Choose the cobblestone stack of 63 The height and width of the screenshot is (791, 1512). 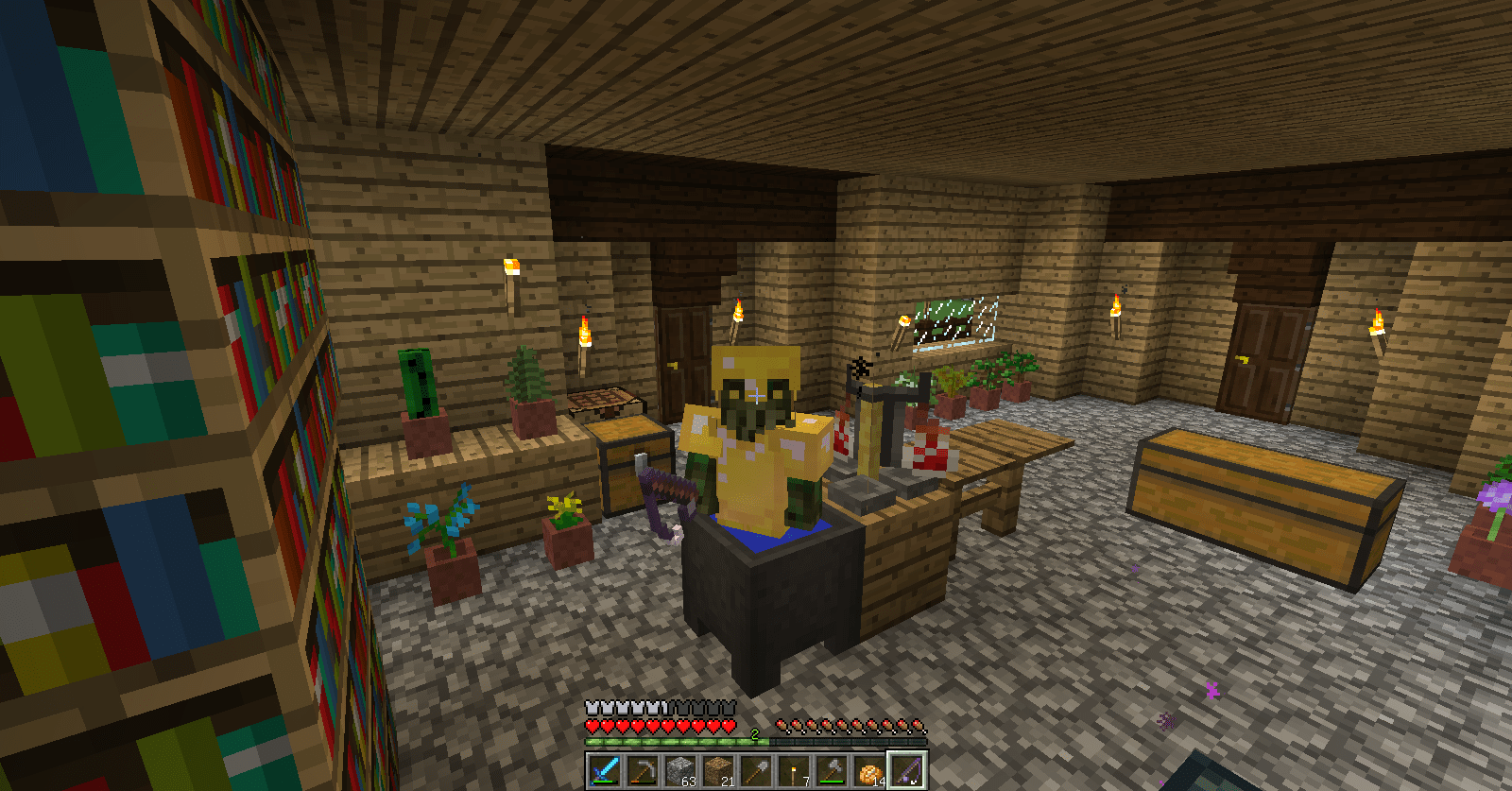pyautogui.click(x=680, y=770)
